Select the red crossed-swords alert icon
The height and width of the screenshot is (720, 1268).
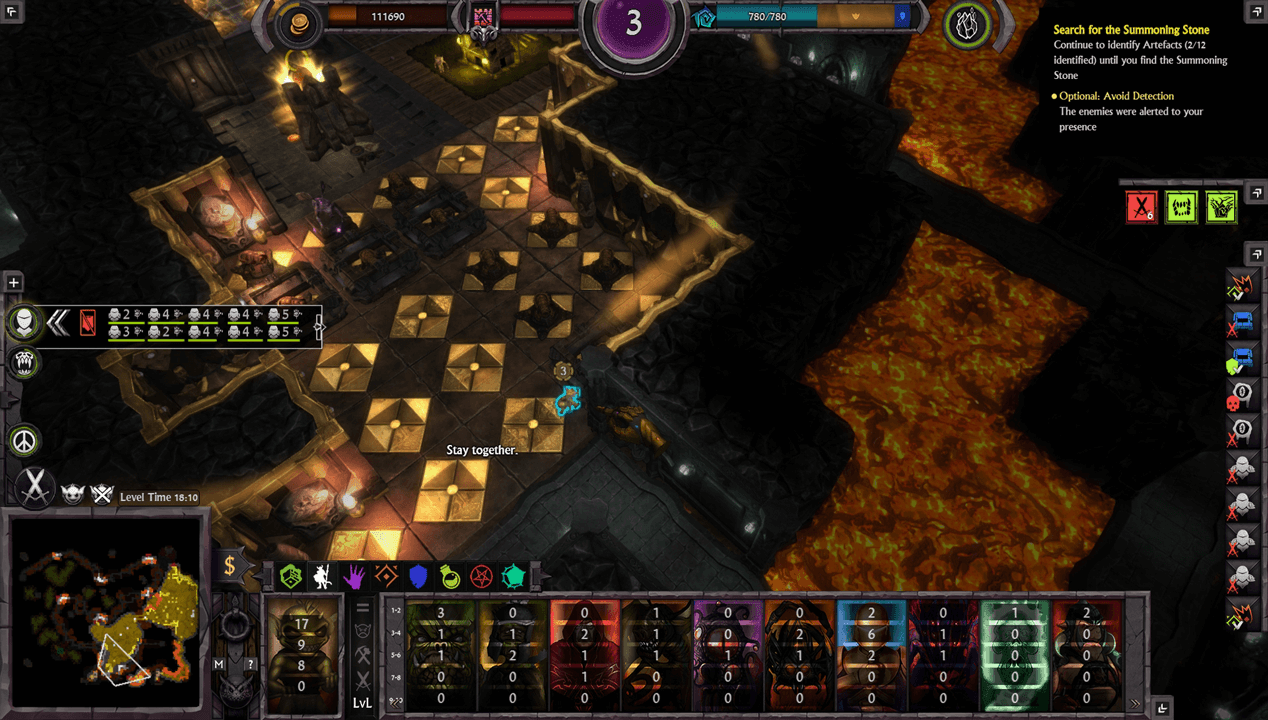(x=1141, y=207)
